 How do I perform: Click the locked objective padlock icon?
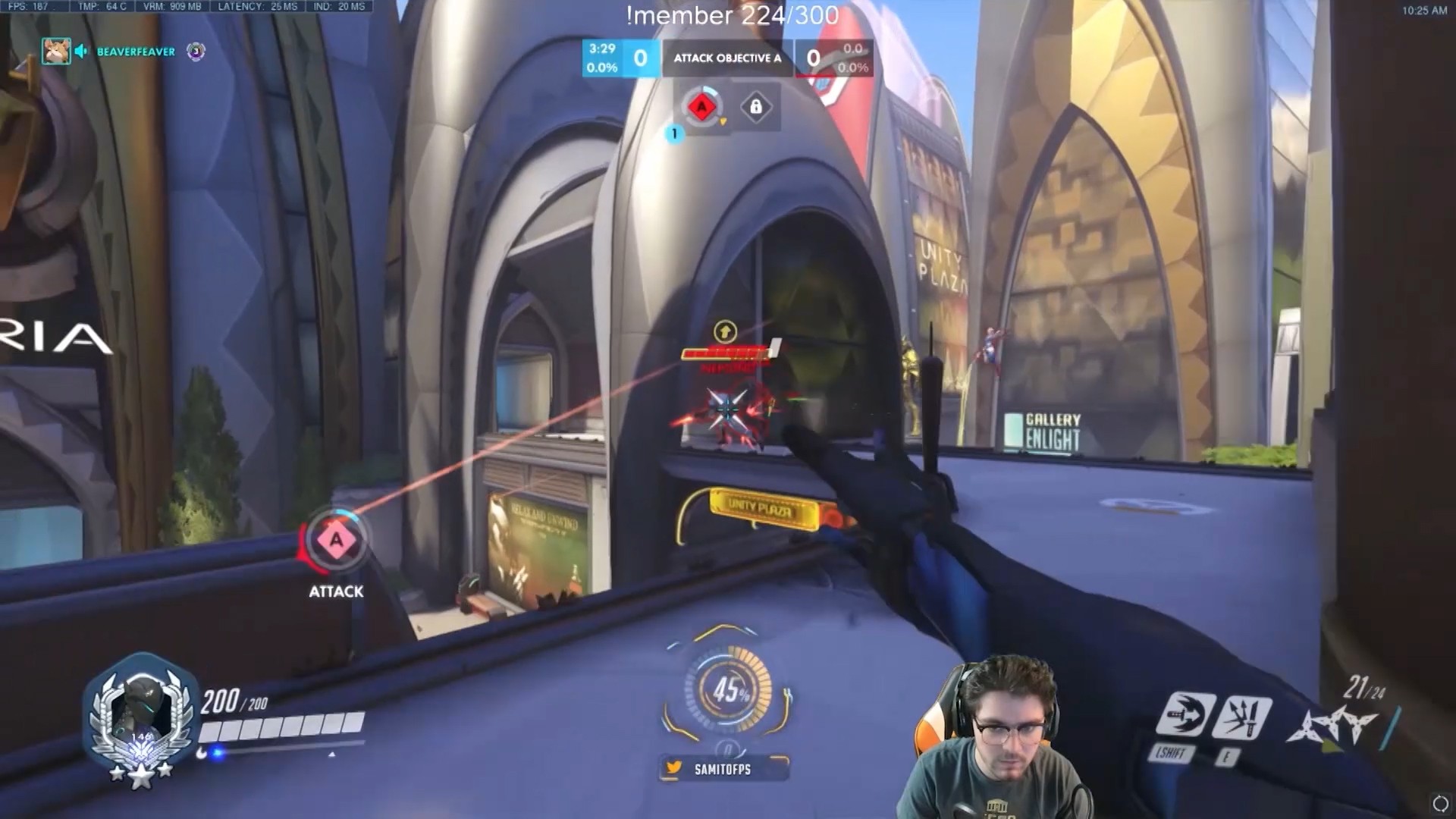coord(756,107)
